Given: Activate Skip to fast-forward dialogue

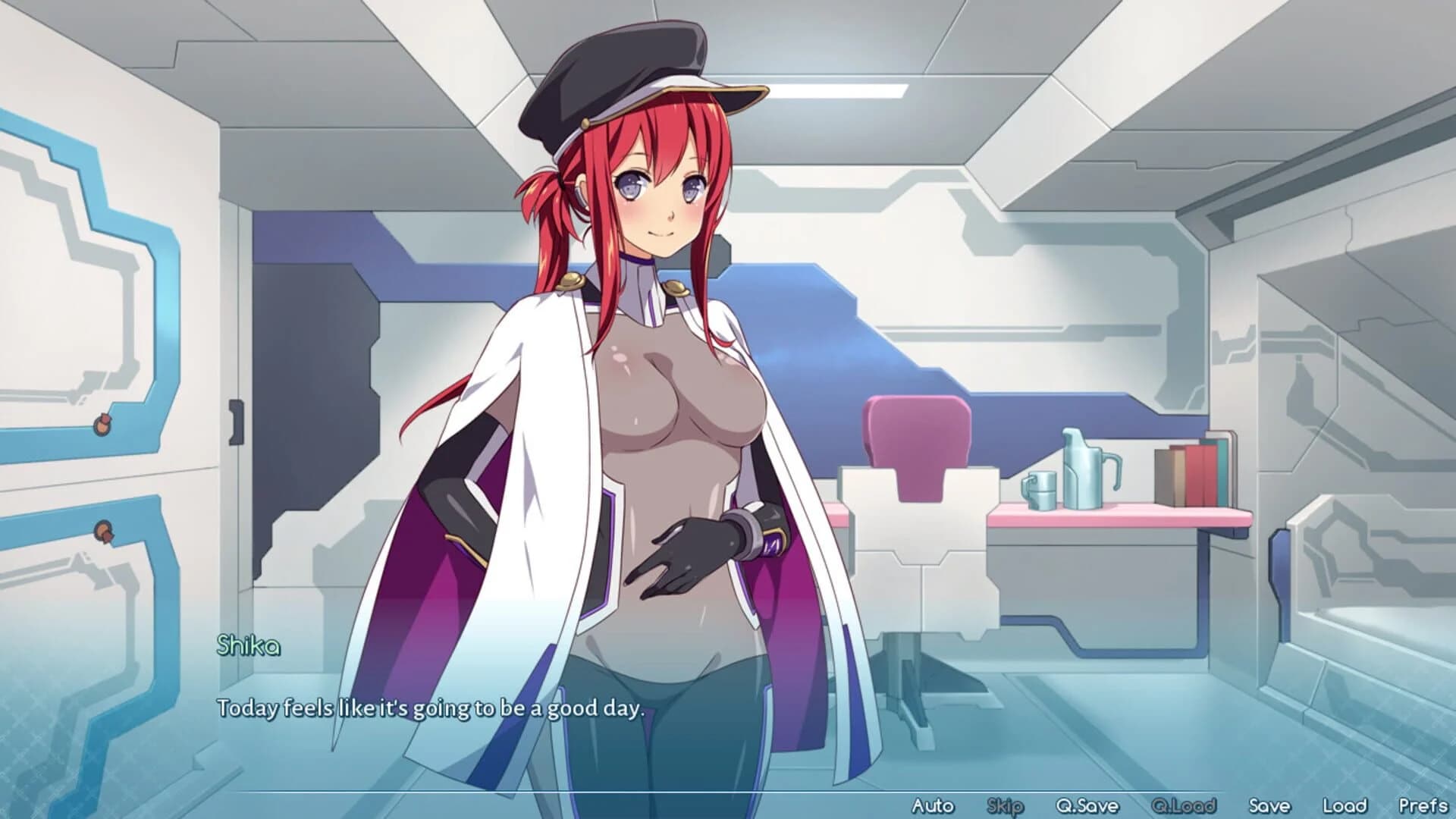Looking at the screenshot, I should click(1004, 806).
